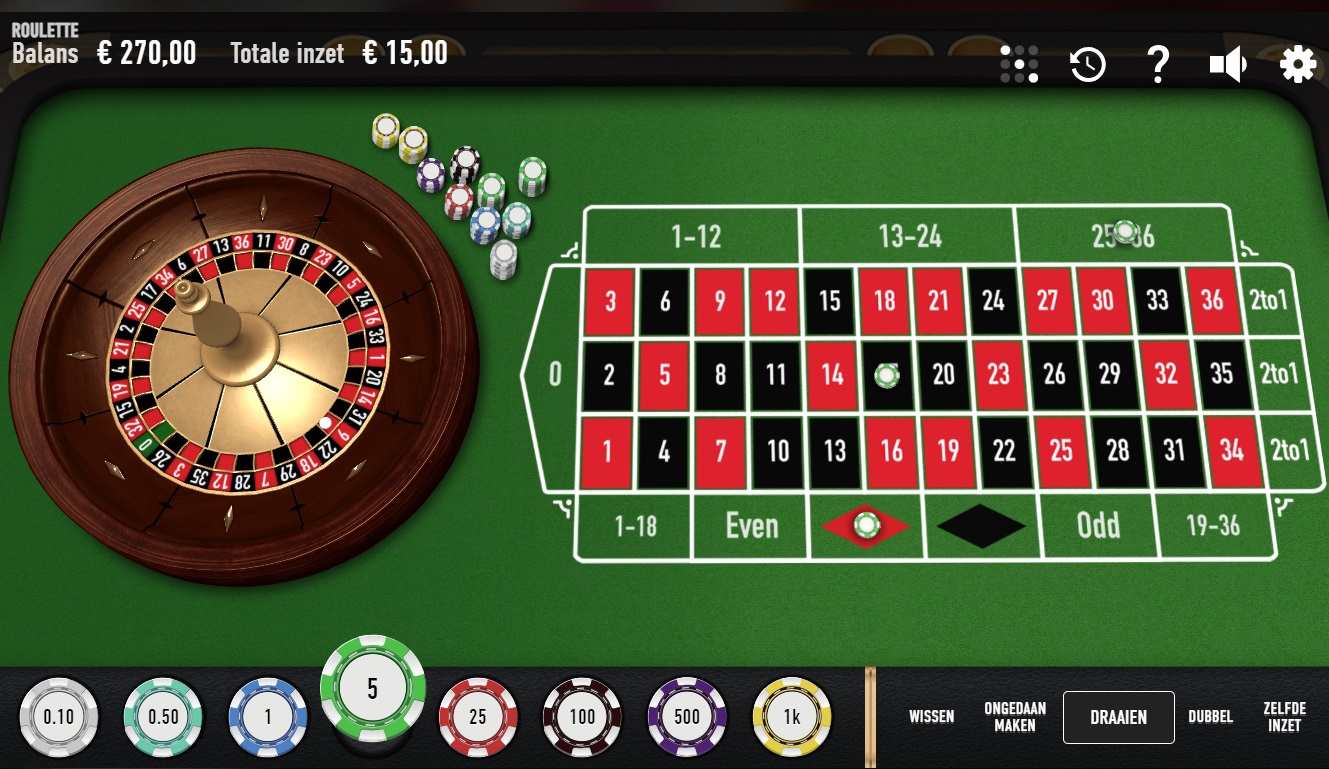Viewport: 1329px width, 769px height.
Task: Pick the blue 1 chip
Action: click(x=267, y=717)
